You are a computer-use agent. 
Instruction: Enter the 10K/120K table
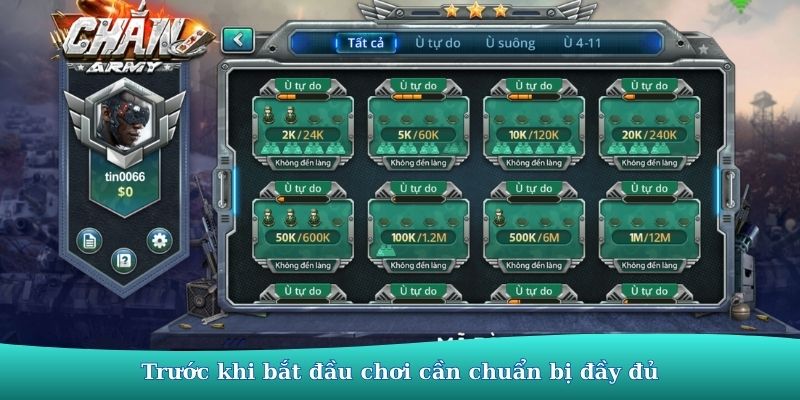click(533, 127)
